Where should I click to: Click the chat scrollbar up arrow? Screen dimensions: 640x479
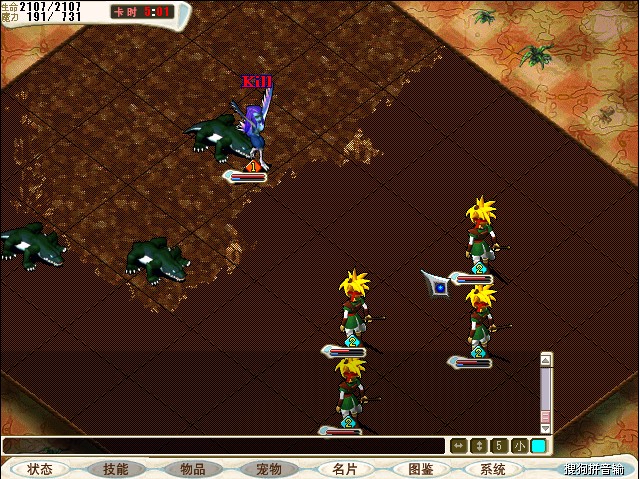point(546,357)
